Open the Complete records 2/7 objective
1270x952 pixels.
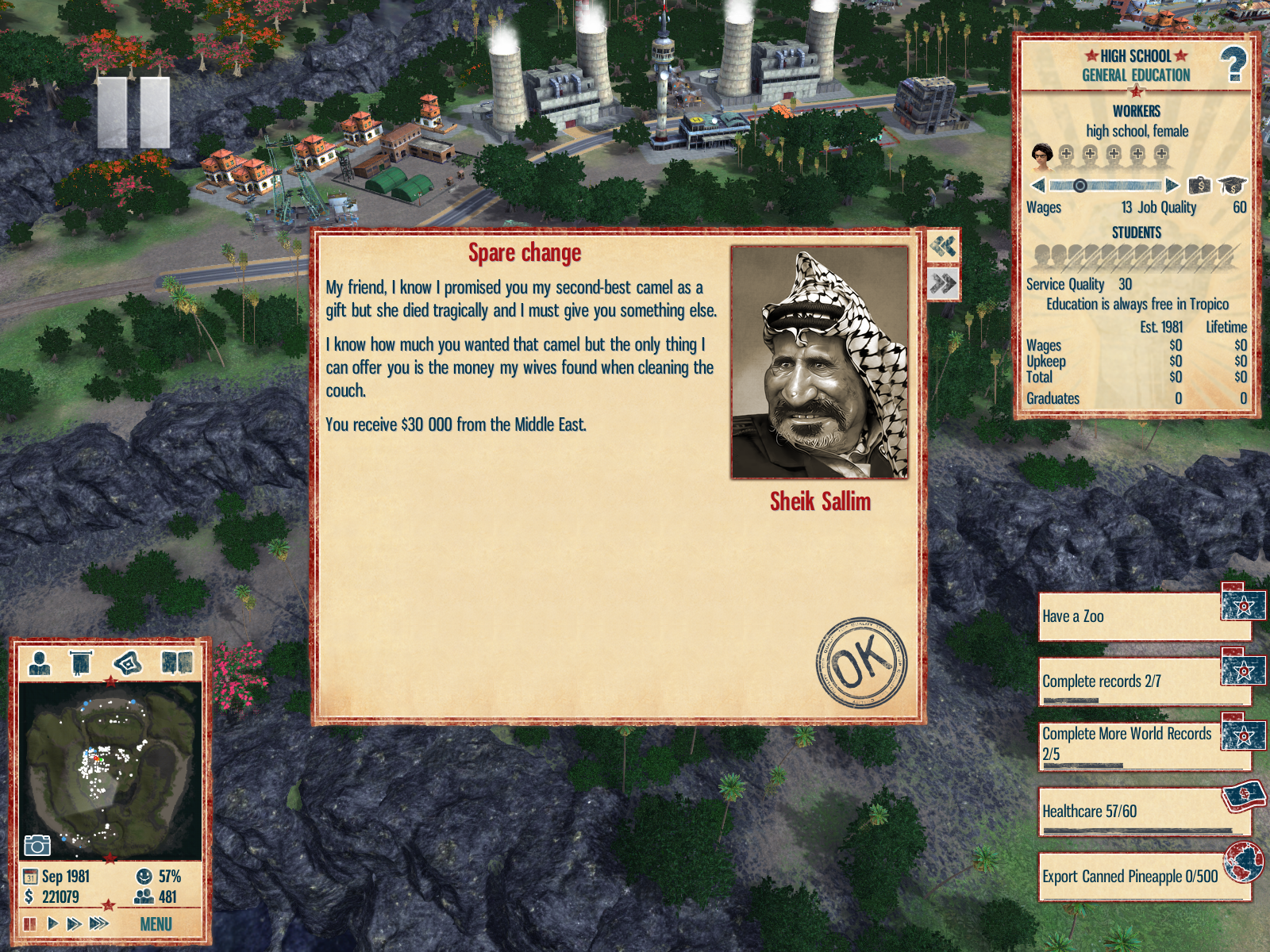(x=1131, y=681)
